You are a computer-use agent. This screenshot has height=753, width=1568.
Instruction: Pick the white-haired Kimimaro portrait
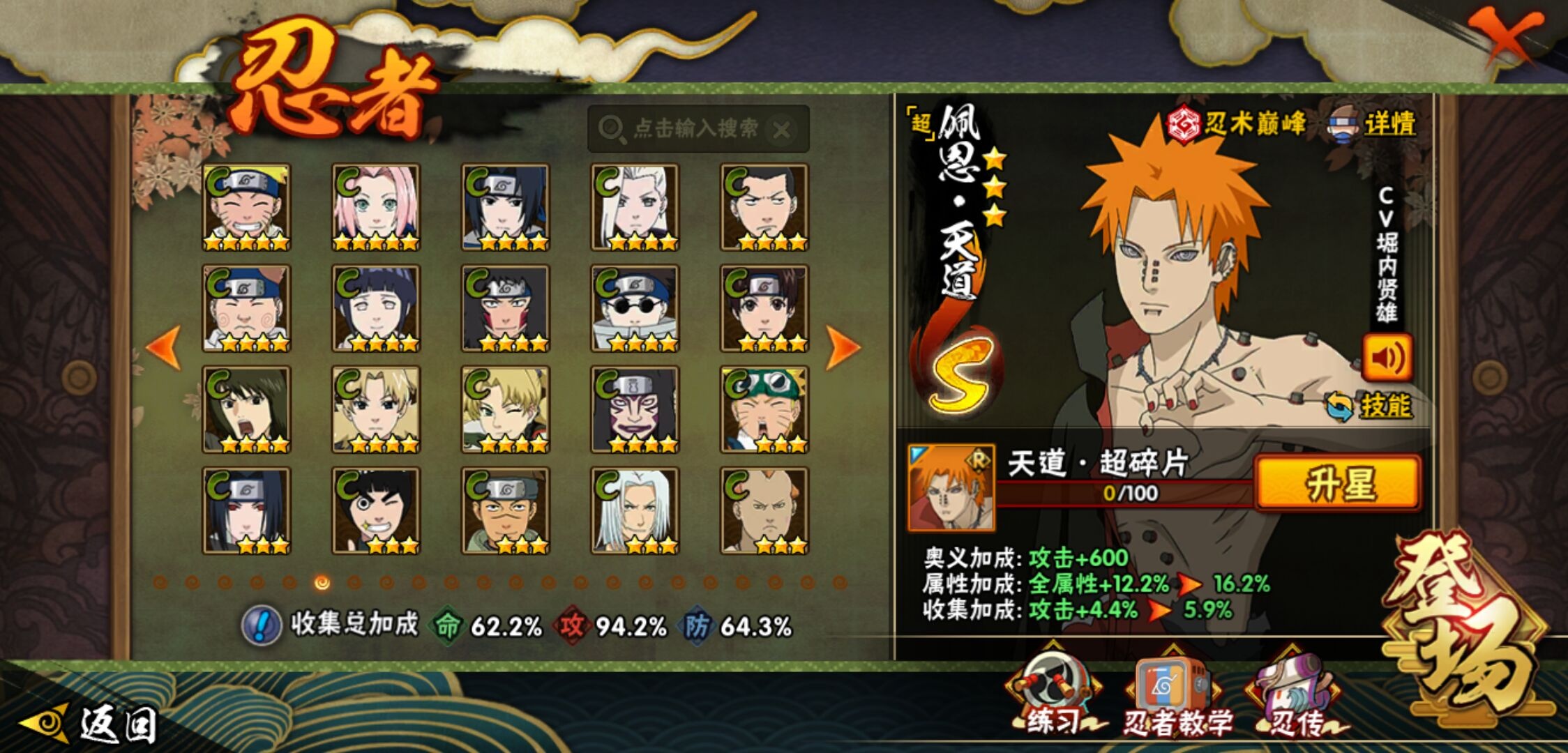635,510
